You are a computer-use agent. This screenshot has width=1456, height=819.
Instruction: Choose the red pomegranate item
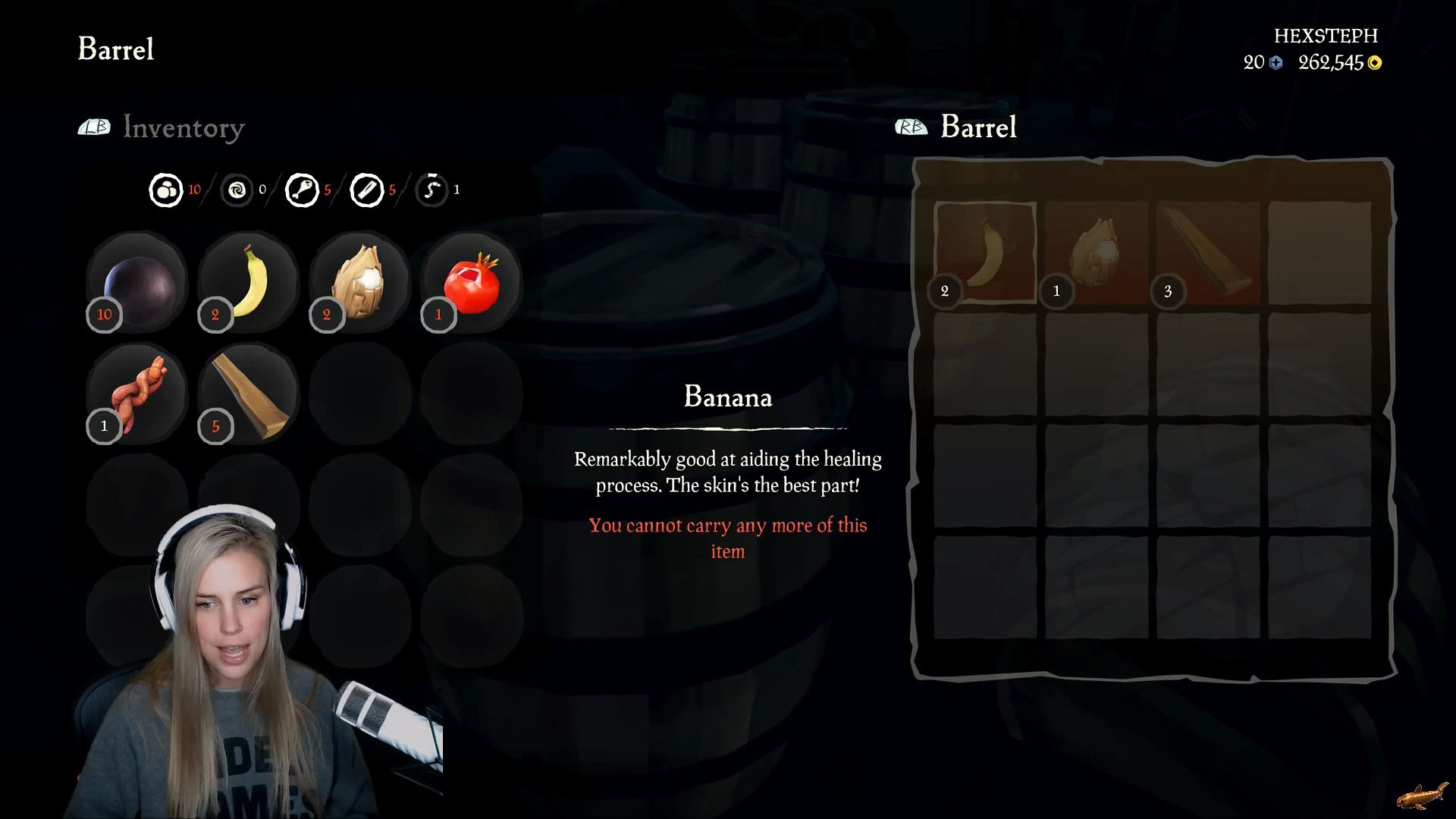click(472, 284)
